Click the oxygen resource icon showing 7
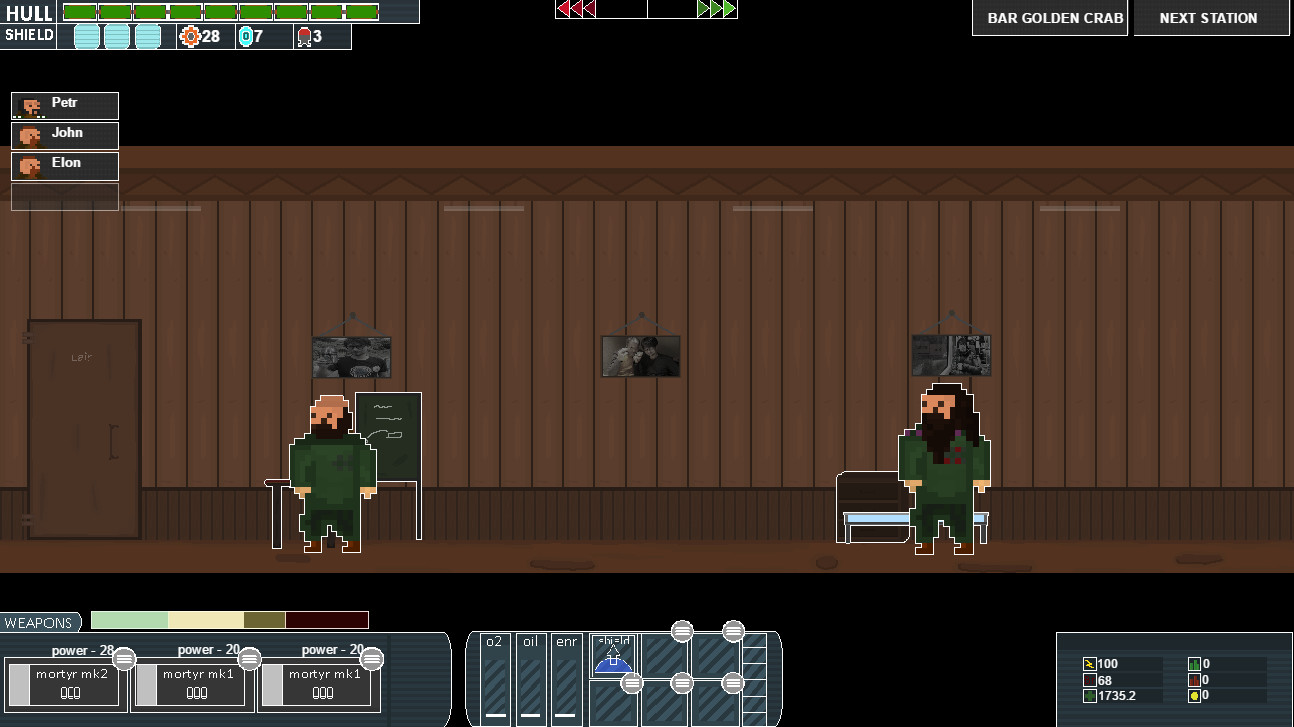 243,36
